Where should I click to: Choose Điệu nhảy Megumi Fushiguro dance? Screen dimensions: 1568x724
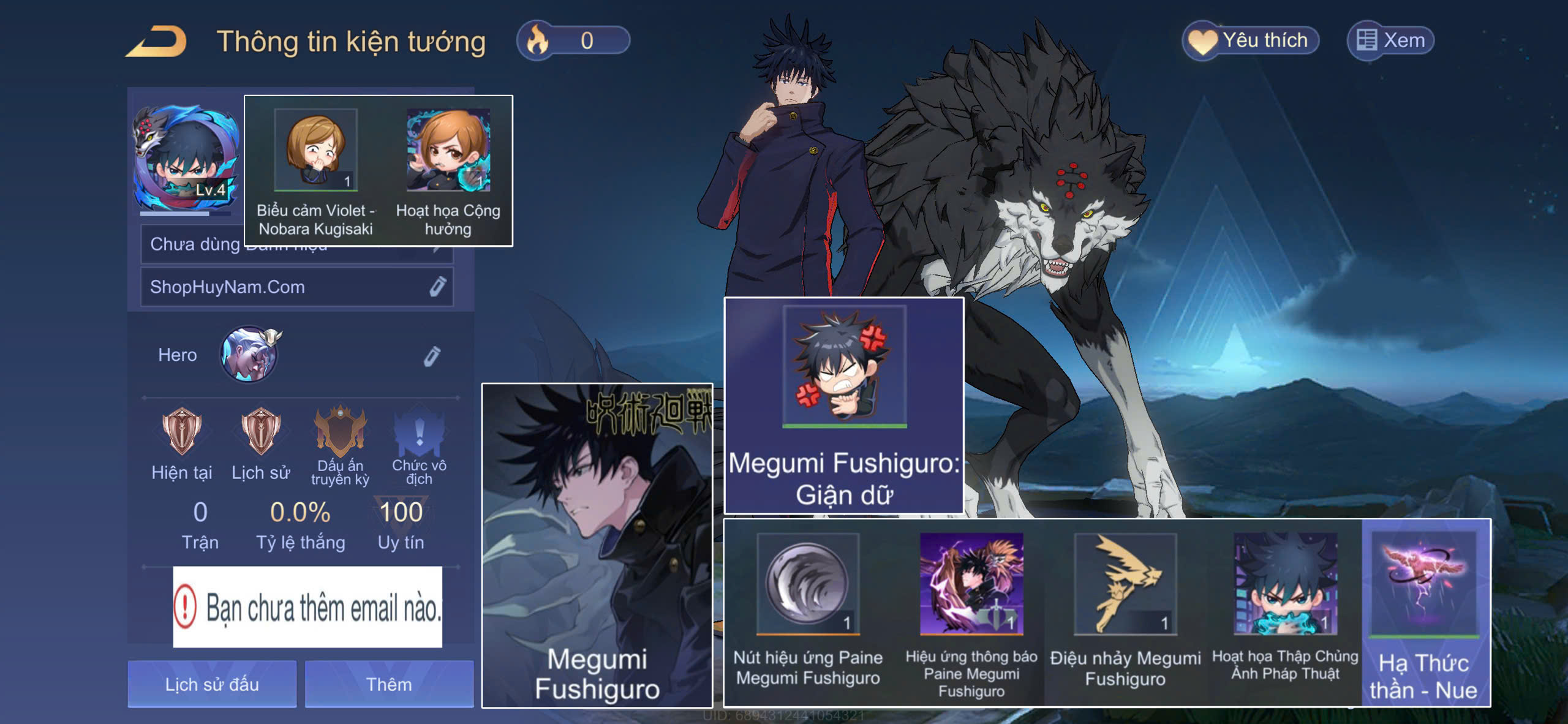point(1125,584)
